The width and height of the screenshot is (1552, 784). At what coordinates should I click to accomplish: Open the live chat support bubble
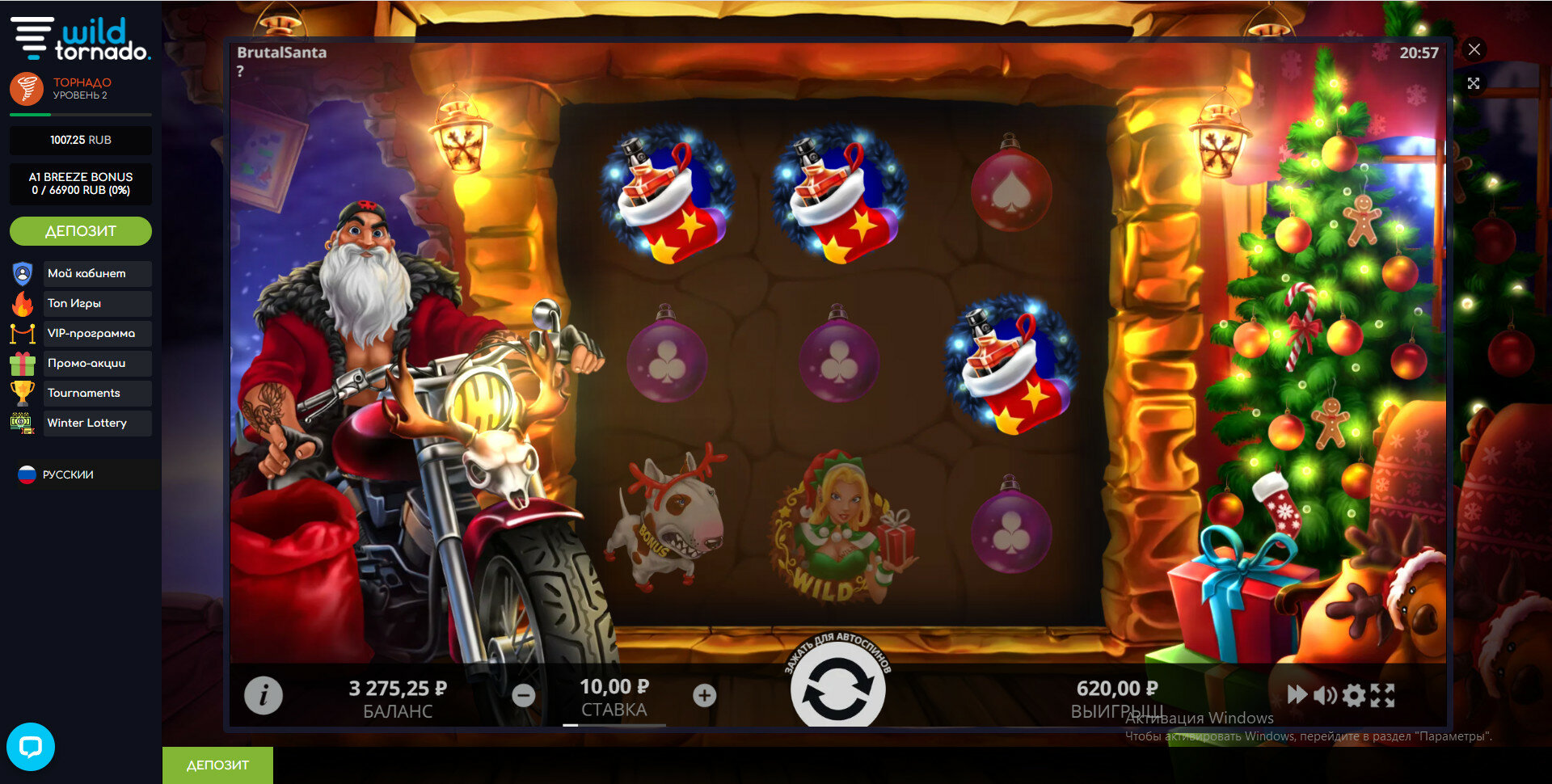coord(31,746)
